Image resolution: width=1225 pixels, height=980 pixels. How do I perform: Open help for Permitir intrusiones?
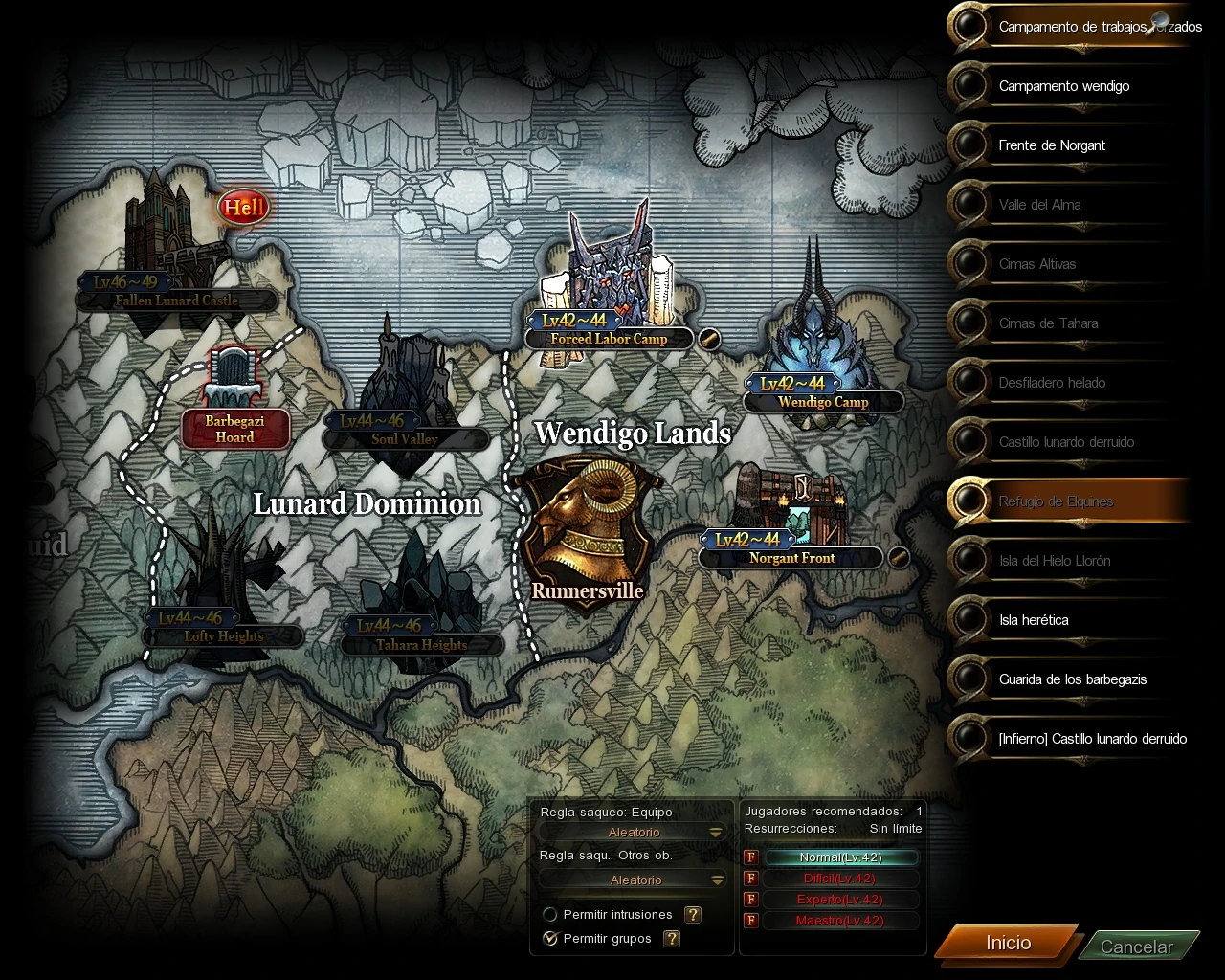point(693,915)
